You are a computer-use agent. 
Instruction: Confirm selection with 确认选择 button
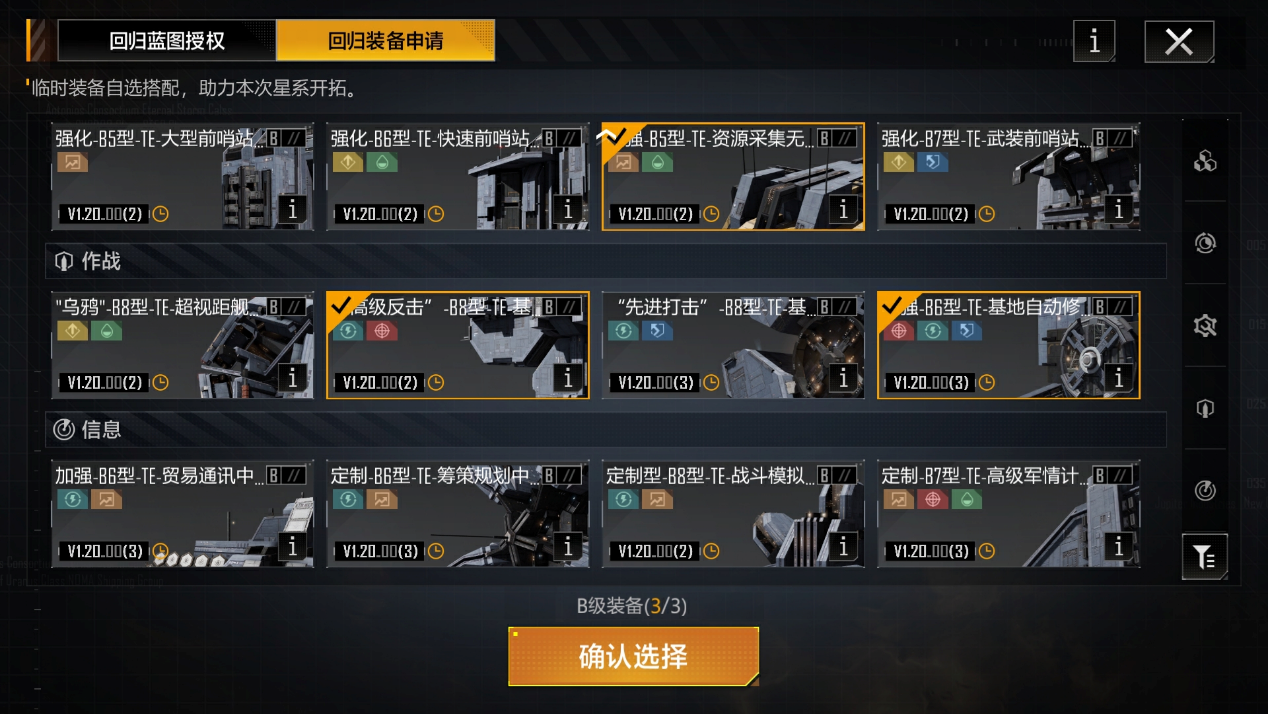tap(633, 657)
